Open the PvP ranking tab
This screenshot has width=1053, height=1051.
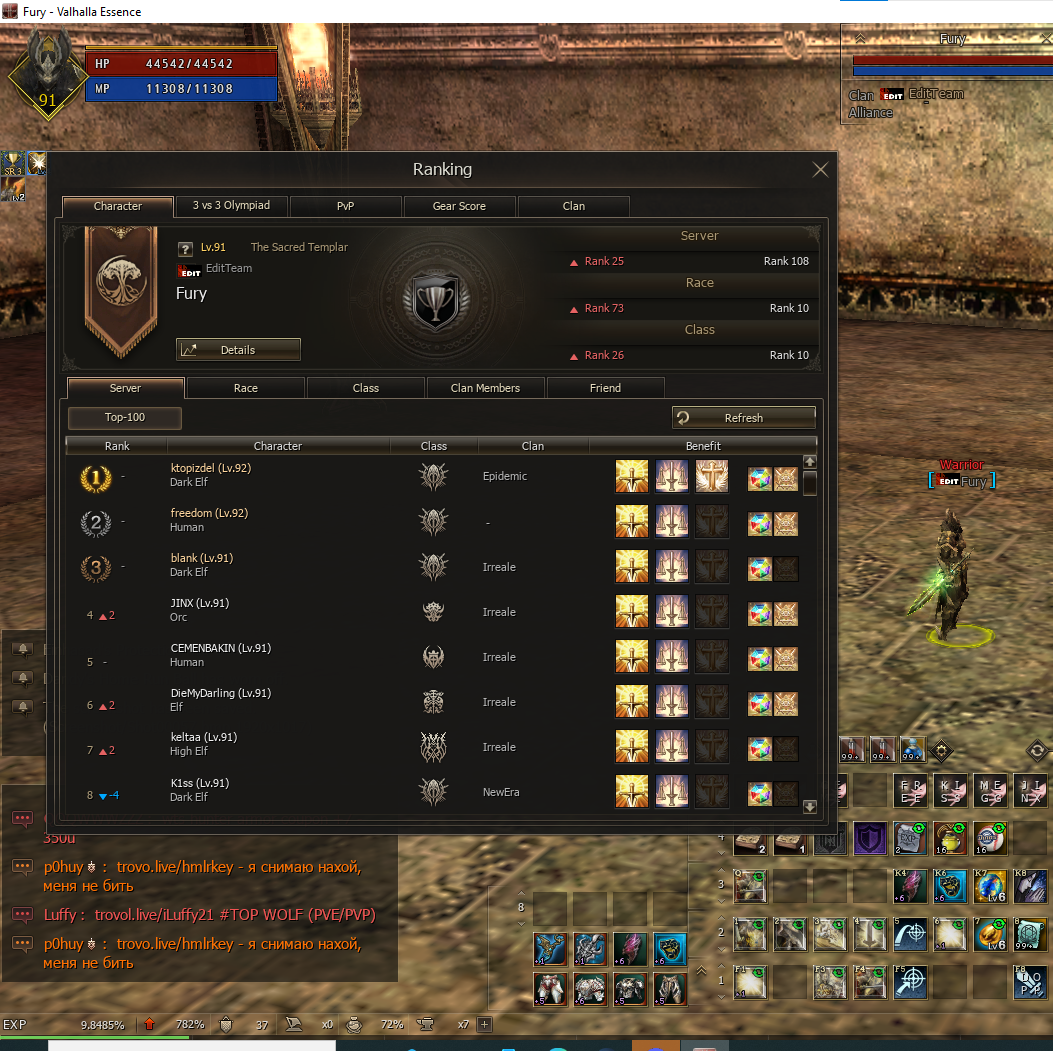(x=345, y=206)
